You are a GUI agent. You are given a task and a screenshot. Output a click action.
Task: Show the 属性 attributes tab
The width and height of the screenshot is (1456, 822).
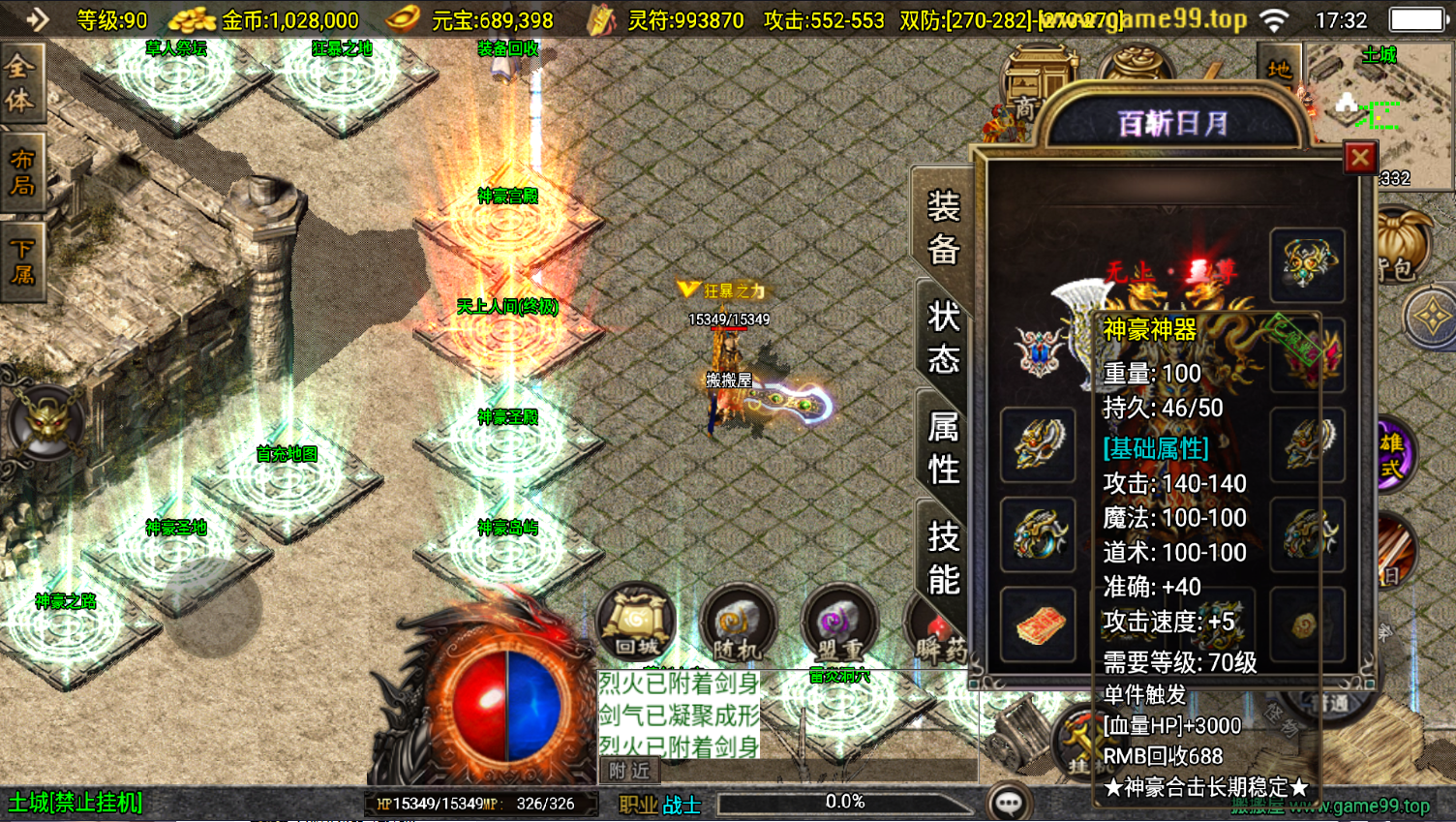tap(942, 446)
